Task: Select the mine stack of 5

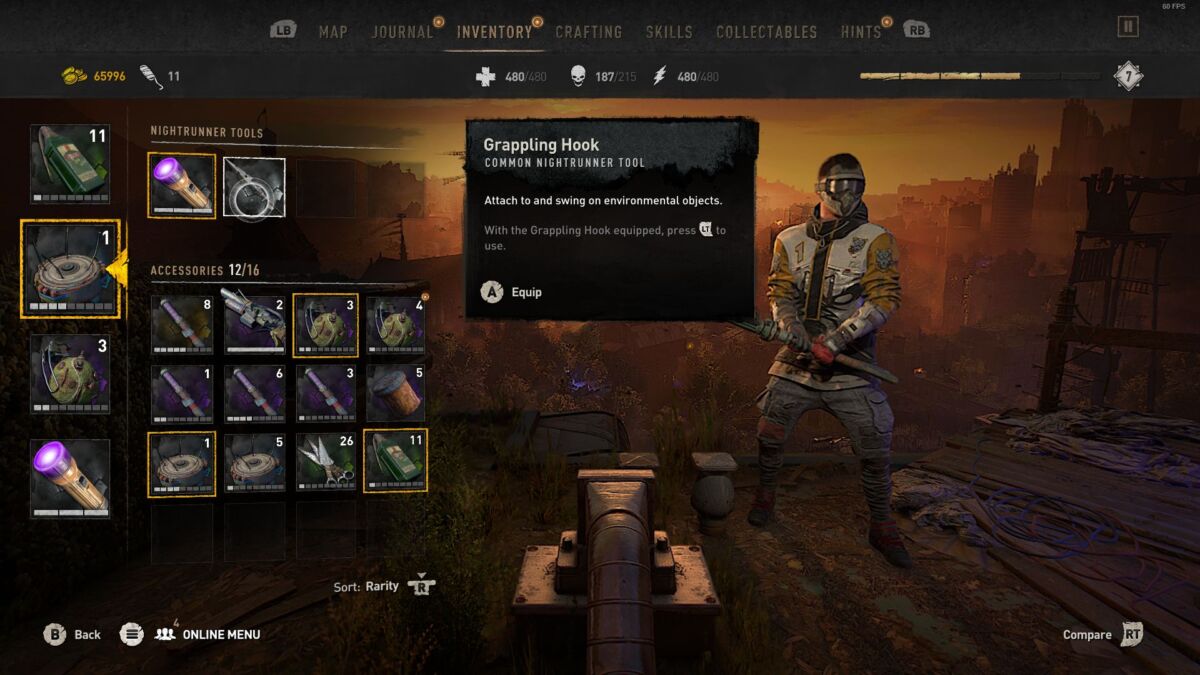Action: click(254, 463)
